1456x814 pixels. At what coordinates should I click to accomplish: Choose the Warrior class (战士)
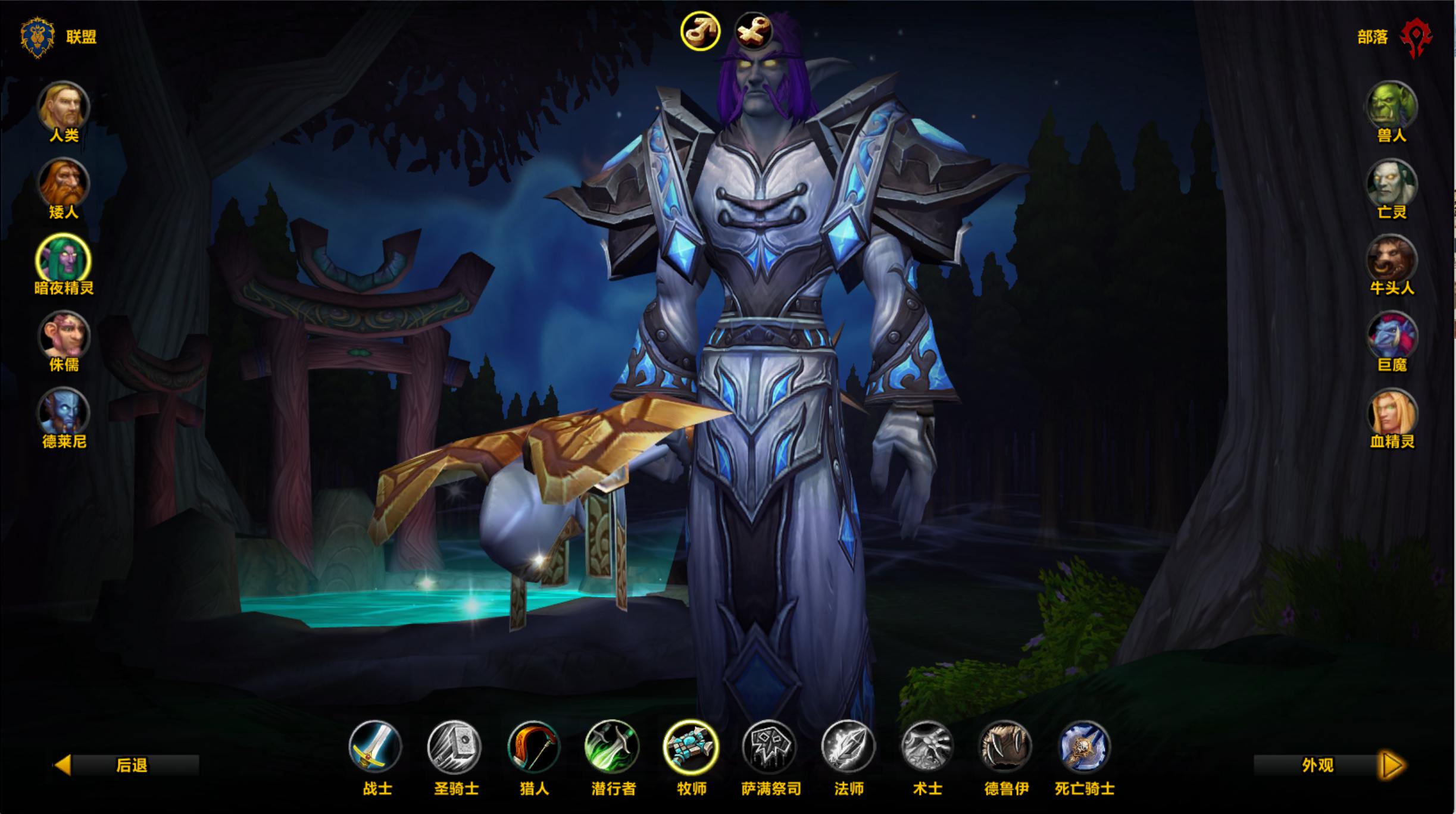[376, 747]
